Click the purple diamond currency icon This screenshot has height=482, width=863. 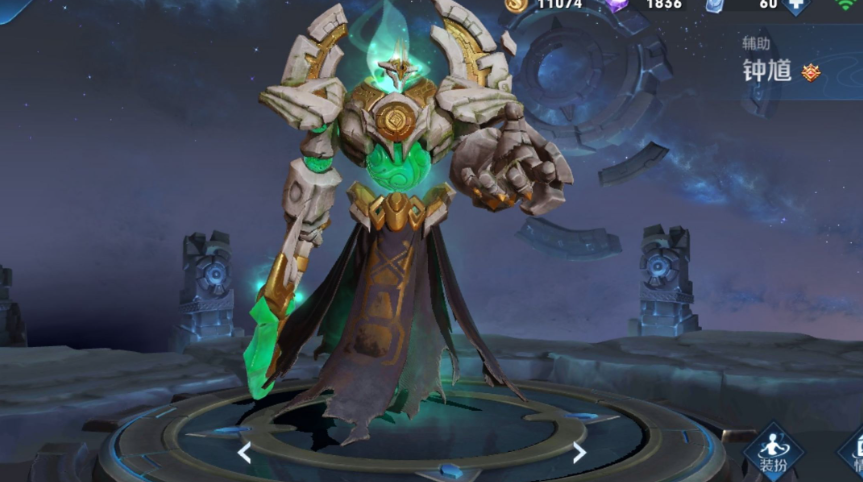tap(619, 4)
